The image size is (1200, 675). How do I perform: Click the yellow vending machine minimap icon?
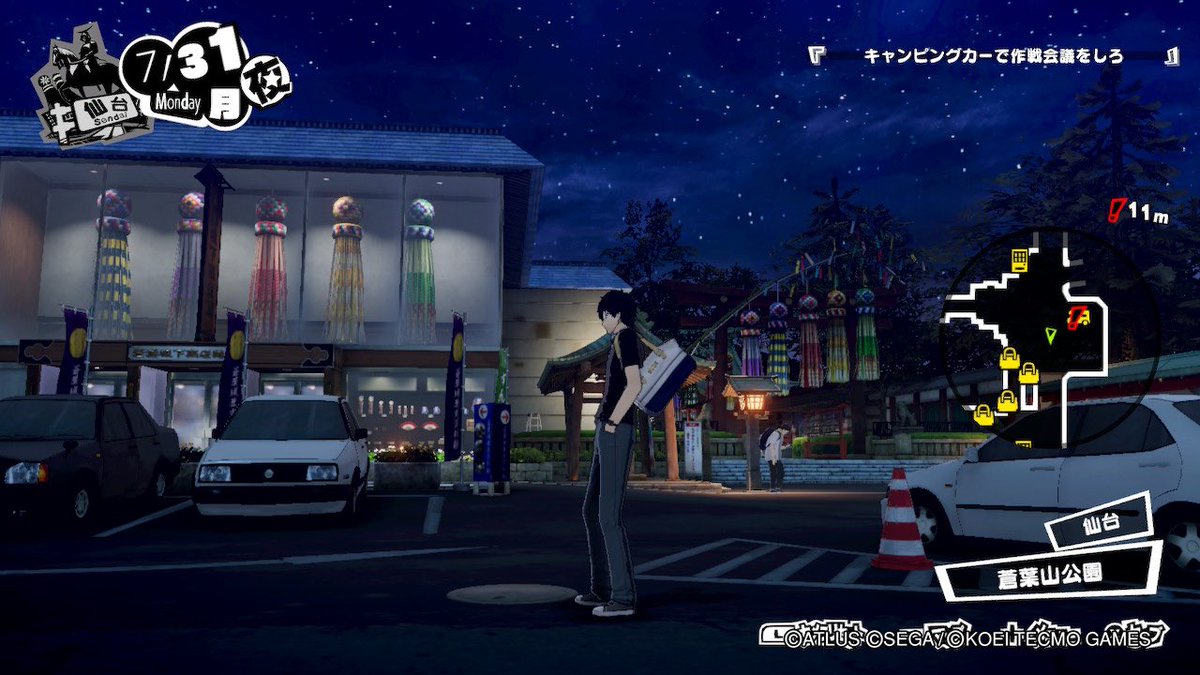[1019, 260]
